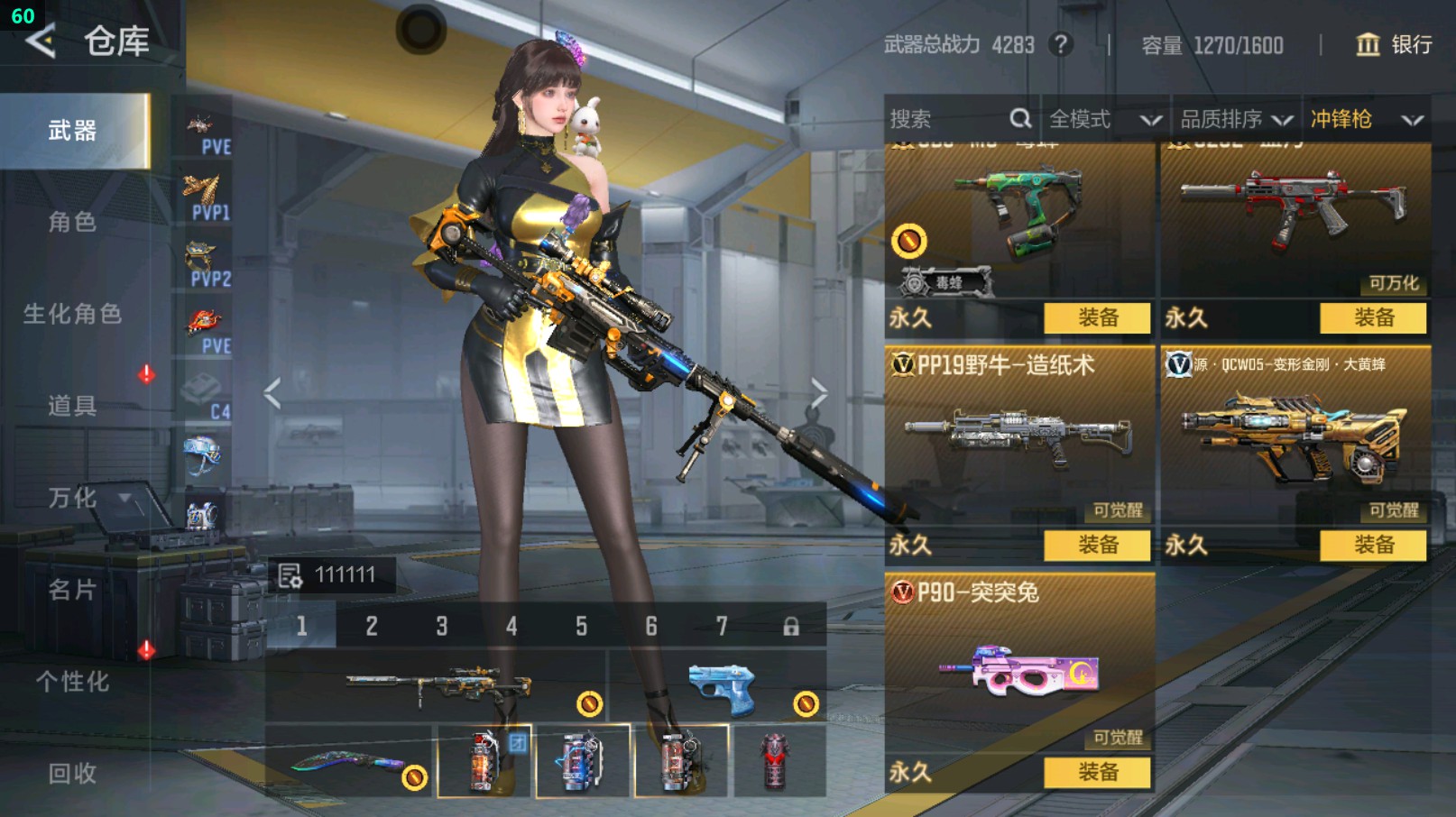
Task: Equip the QCW05 变形金刚 大黄蜂 weapon
Action: 1373,545
